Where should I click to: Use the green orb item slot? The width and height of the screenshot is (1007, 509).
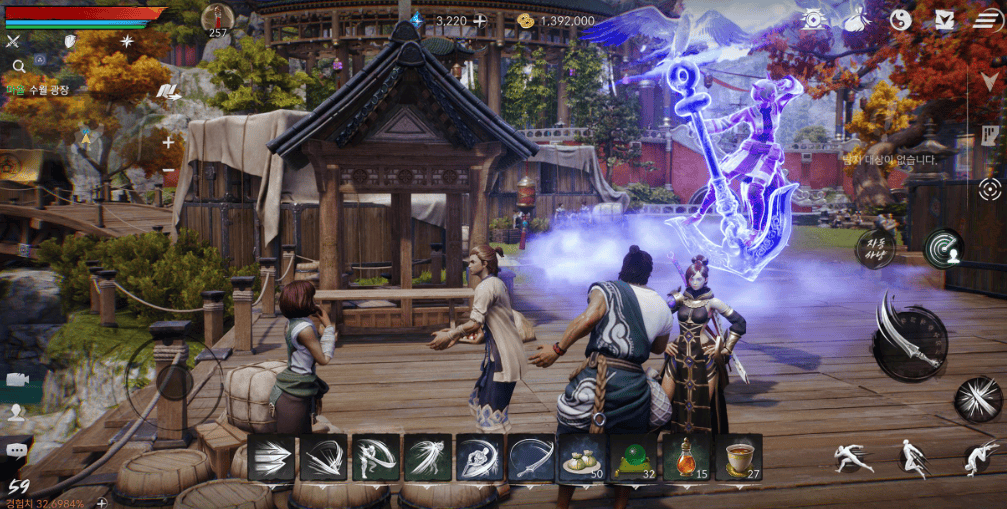tap(635, 457)
